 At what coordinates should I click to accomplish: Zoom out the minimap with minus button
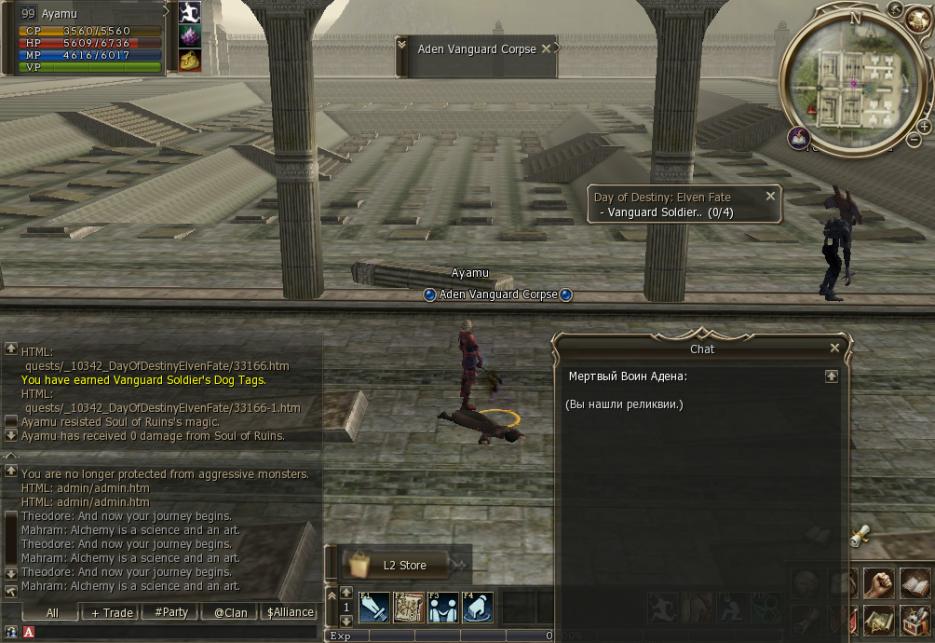pyautogui.click(x=913, y=140)
